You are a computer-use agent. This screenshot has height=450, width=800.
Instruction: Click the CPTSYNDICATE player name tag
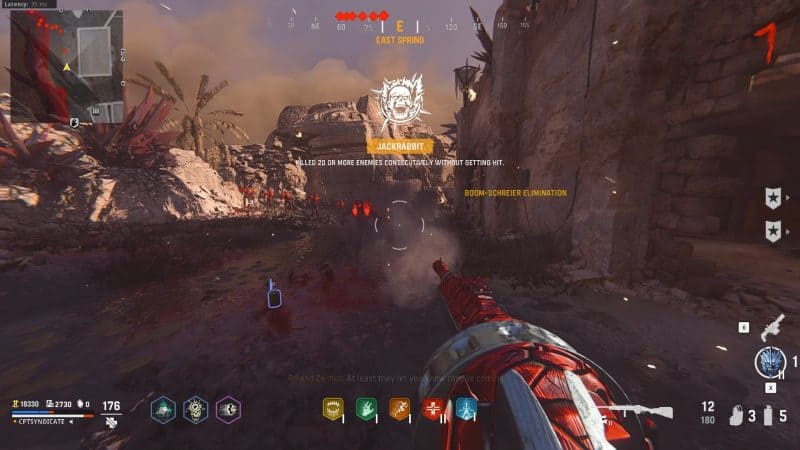(44, 421)
